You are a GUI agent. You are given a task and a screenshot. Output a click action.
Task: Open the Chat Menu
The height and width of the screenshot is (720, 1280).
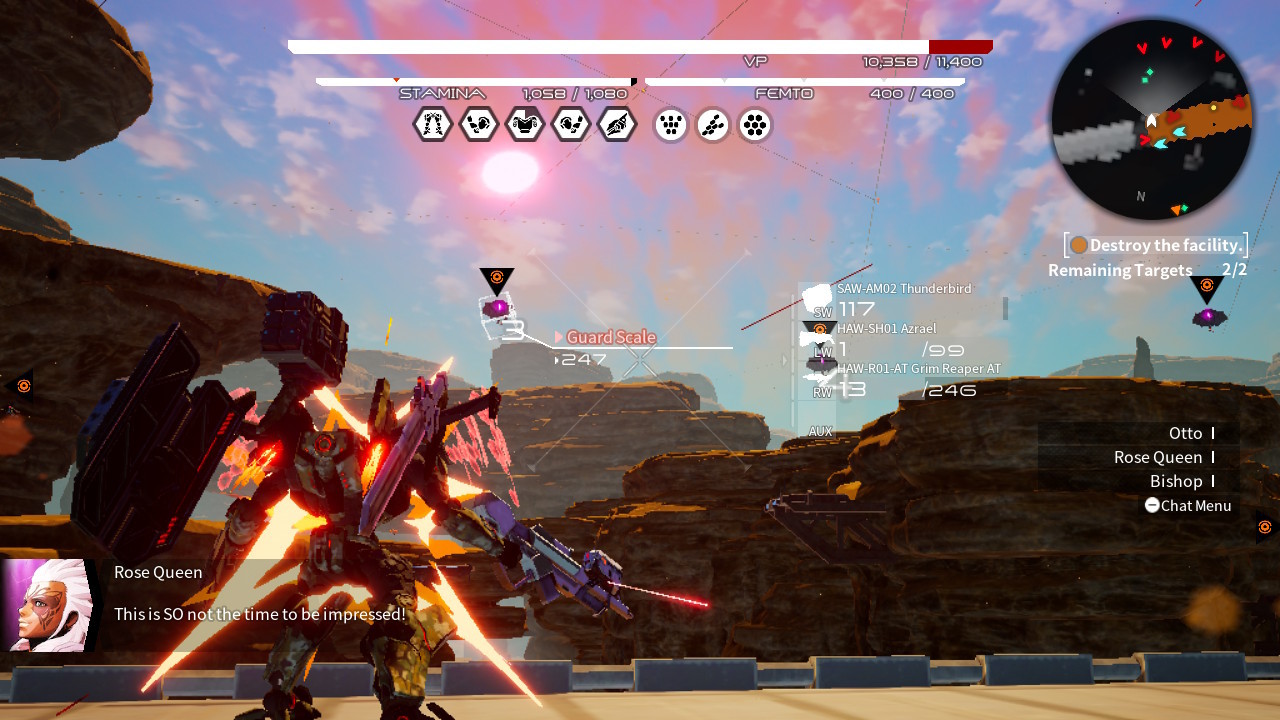point(1188,505)
